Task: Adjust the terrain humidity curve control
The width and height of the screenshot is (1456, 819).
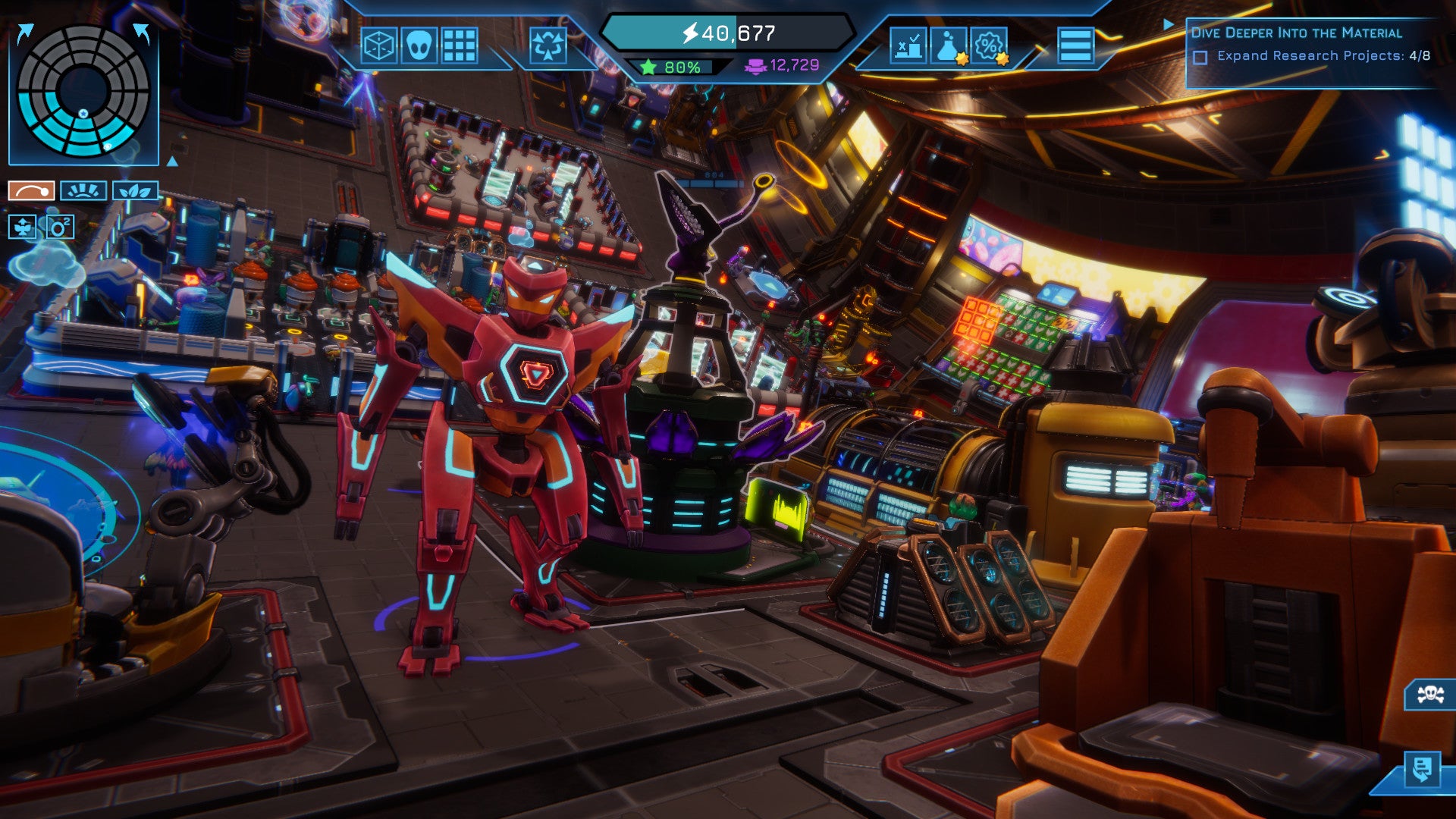Action: (30, 191)
